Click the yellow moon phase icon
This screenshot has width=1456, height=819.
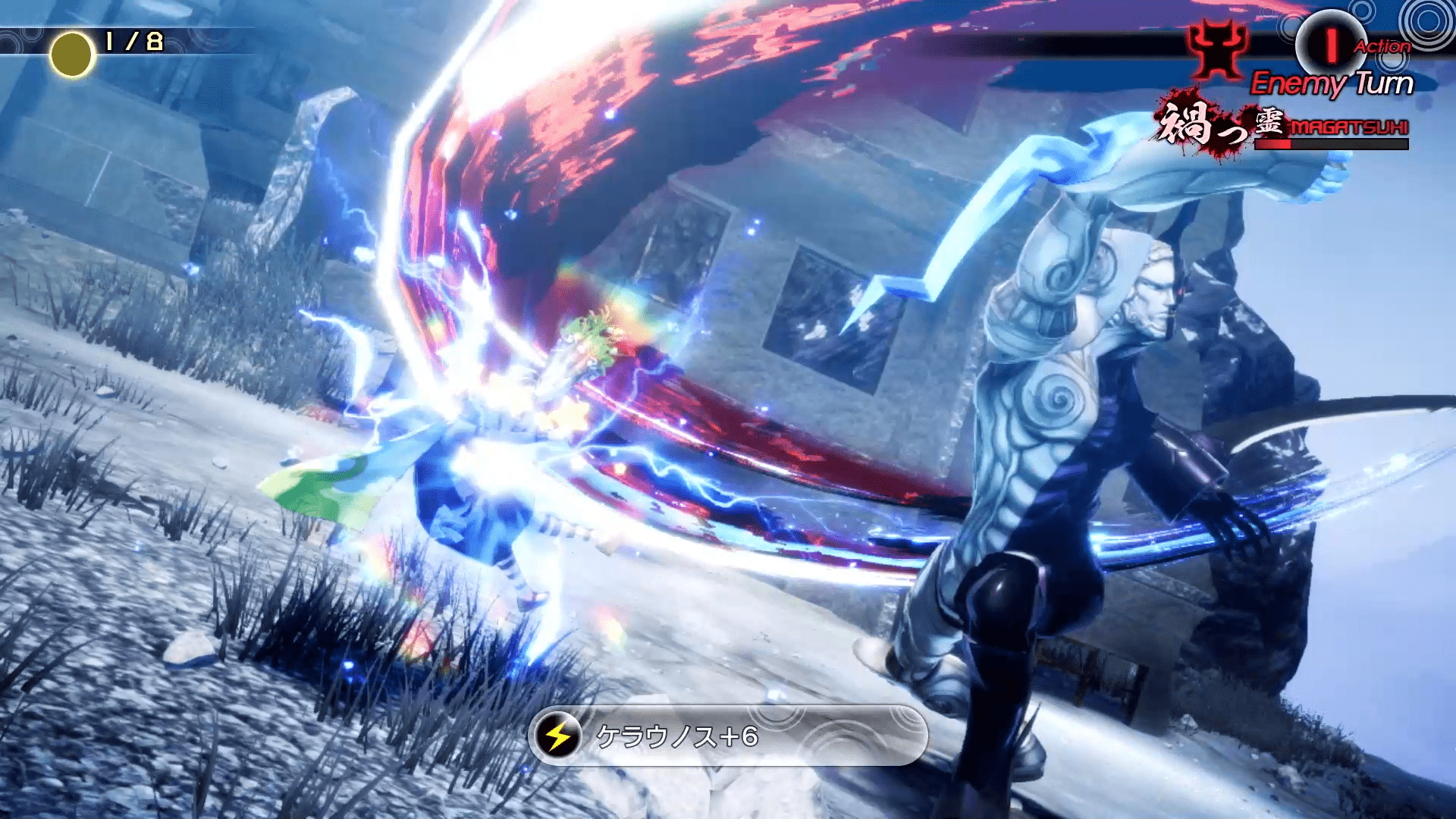(x=71, y=55)
